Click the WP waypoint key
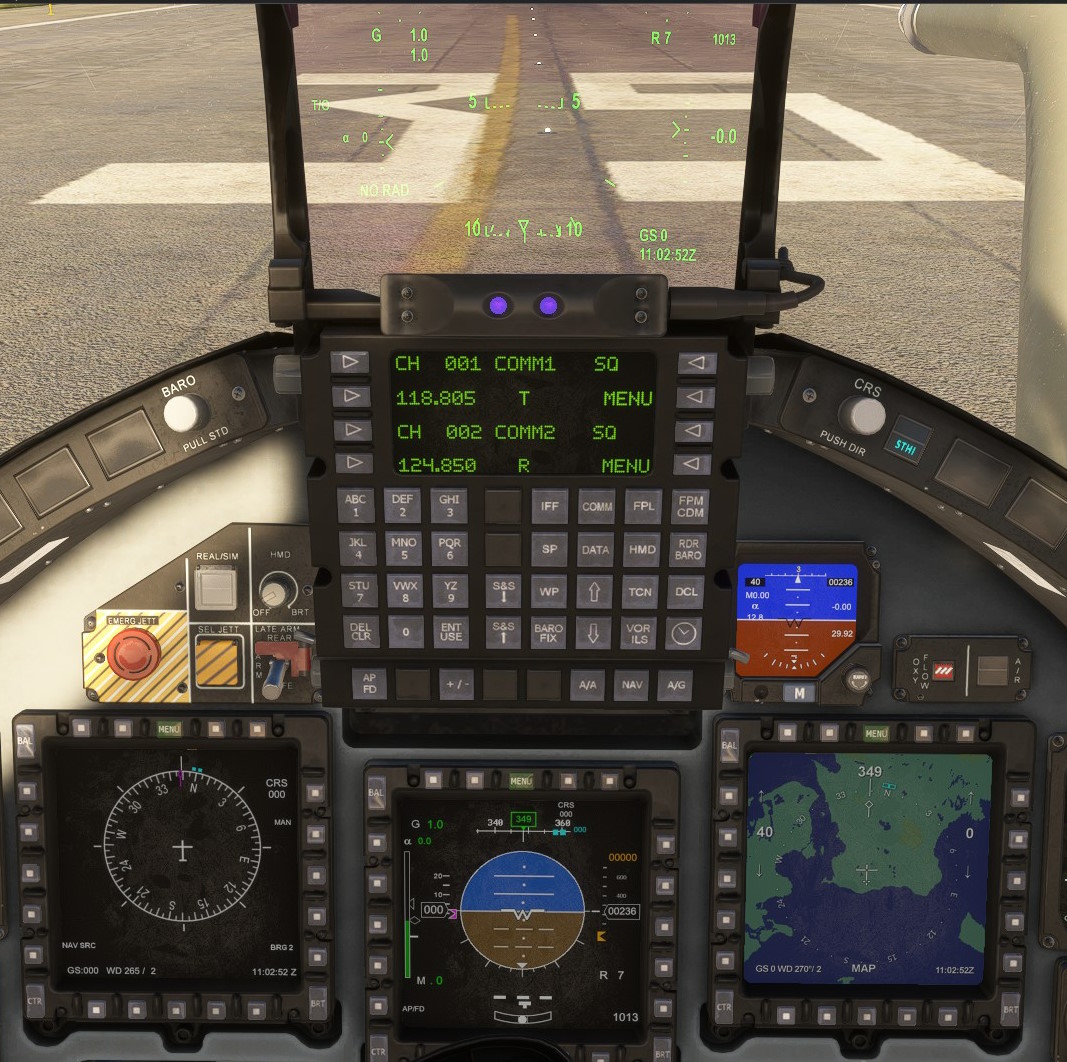This screenshot has width=1067, height=1062. point(549,591)
